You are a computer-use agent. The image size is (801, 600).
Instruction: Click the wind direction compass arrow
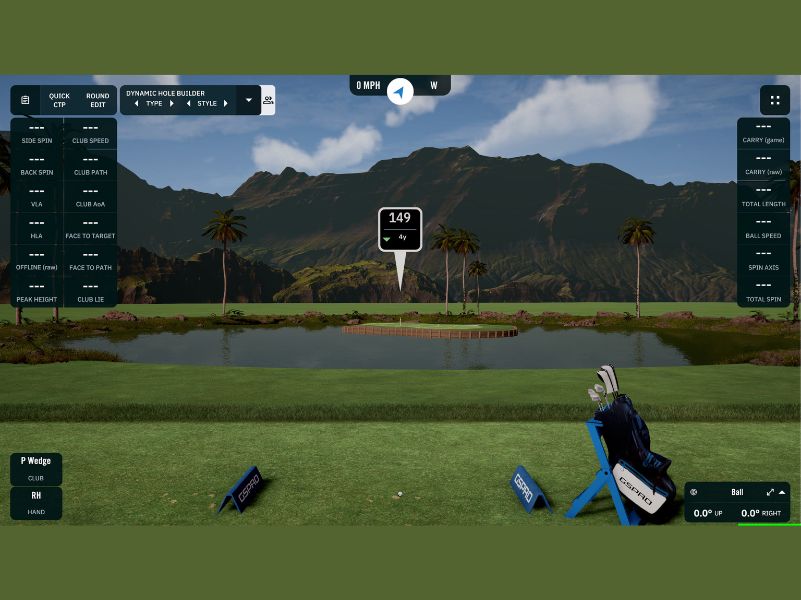pyautogui.click(x=400, y=92)
